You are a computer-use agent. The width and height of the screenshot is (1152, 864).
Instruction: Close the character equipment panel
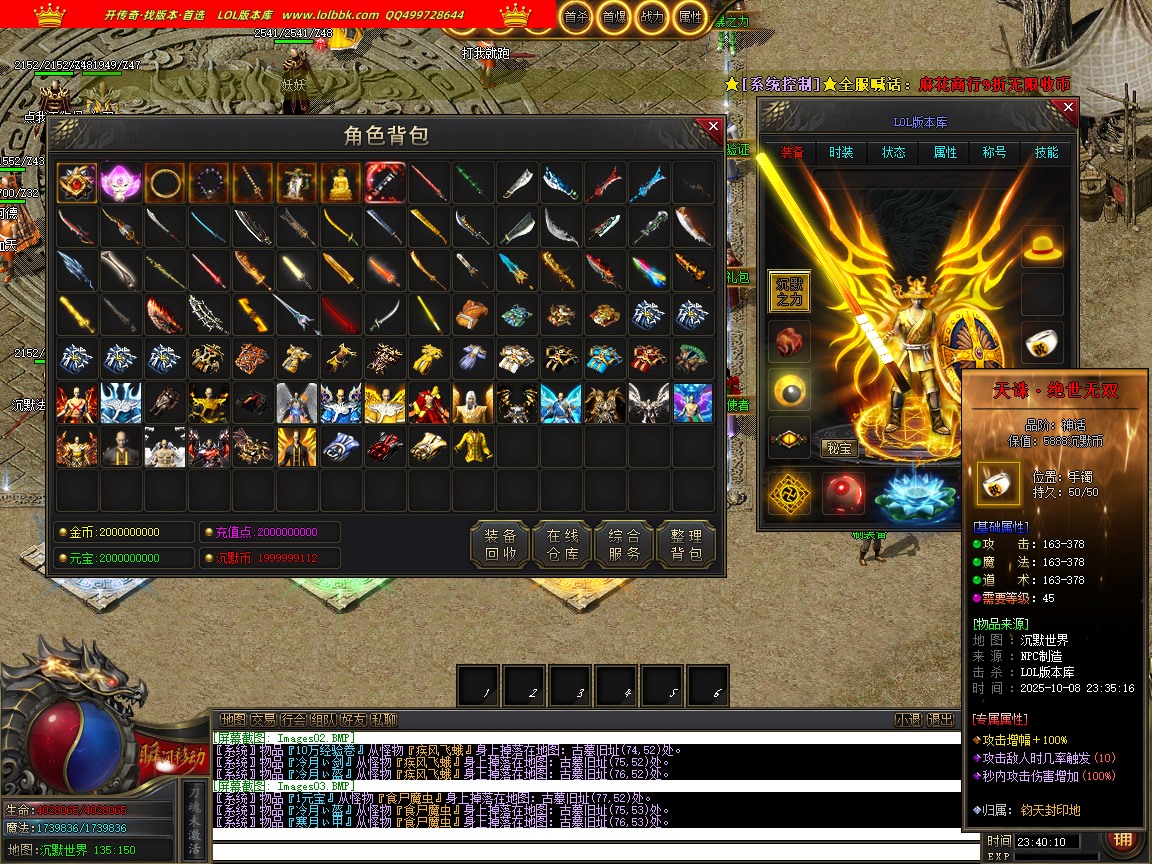click(1068, 107)
